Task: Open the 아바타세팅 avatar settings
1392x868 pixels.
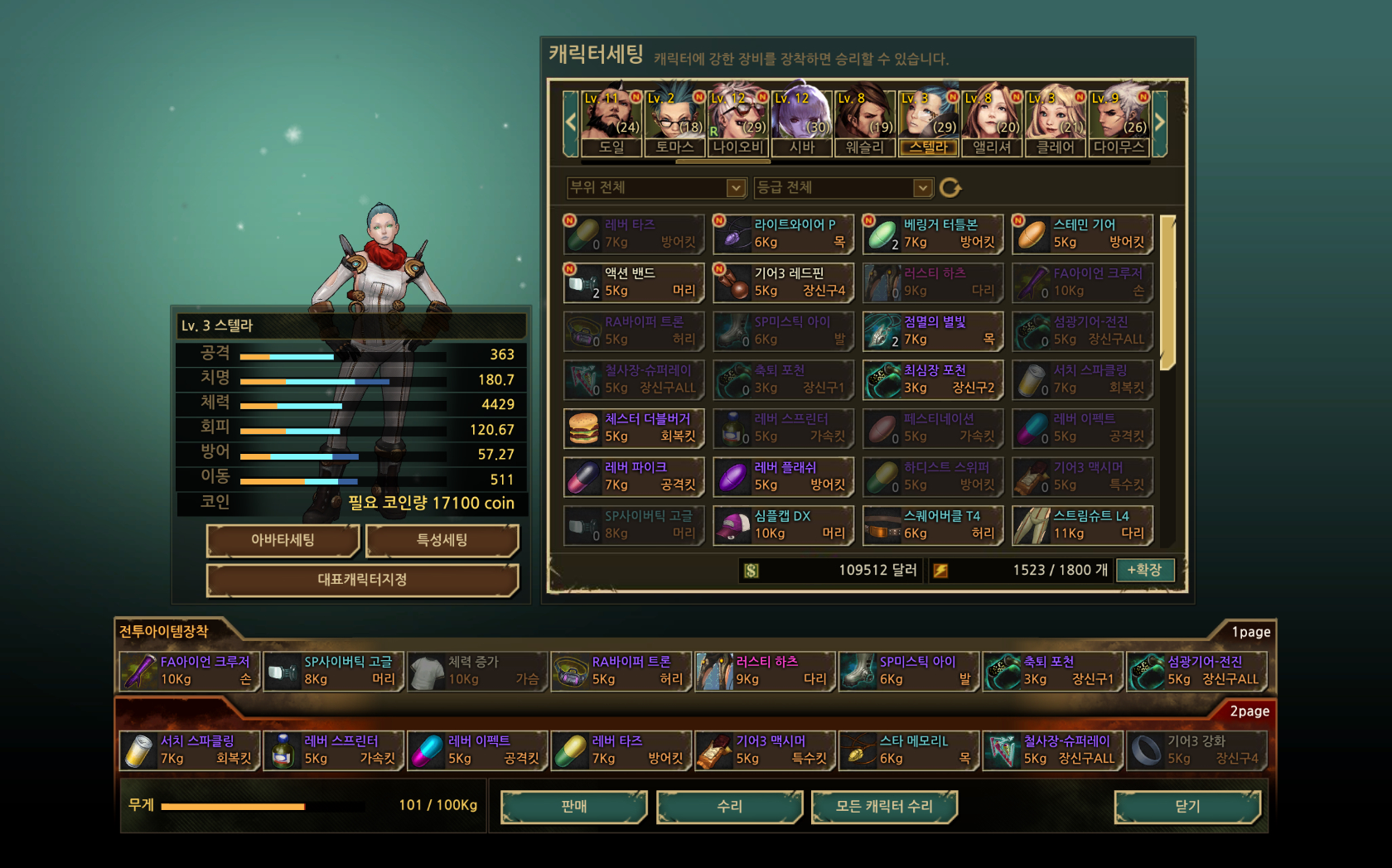Action: (x=283, y=540)
